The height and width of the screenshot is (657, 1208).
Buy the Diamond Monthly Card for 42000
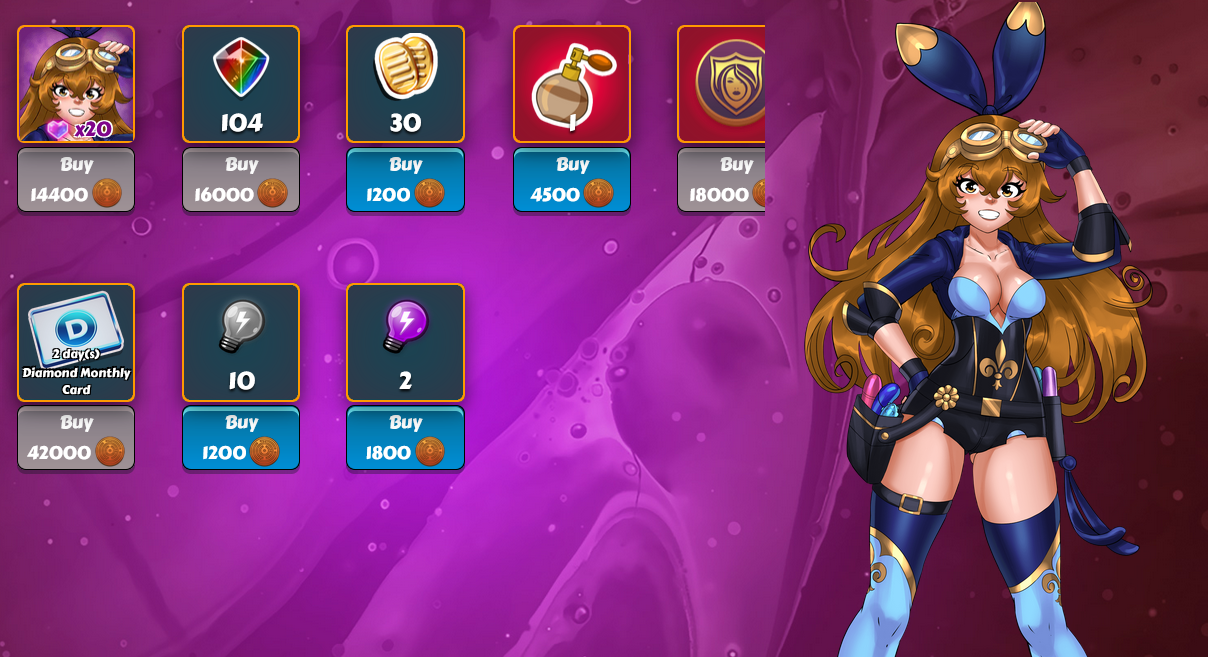(x=76, y=438)
